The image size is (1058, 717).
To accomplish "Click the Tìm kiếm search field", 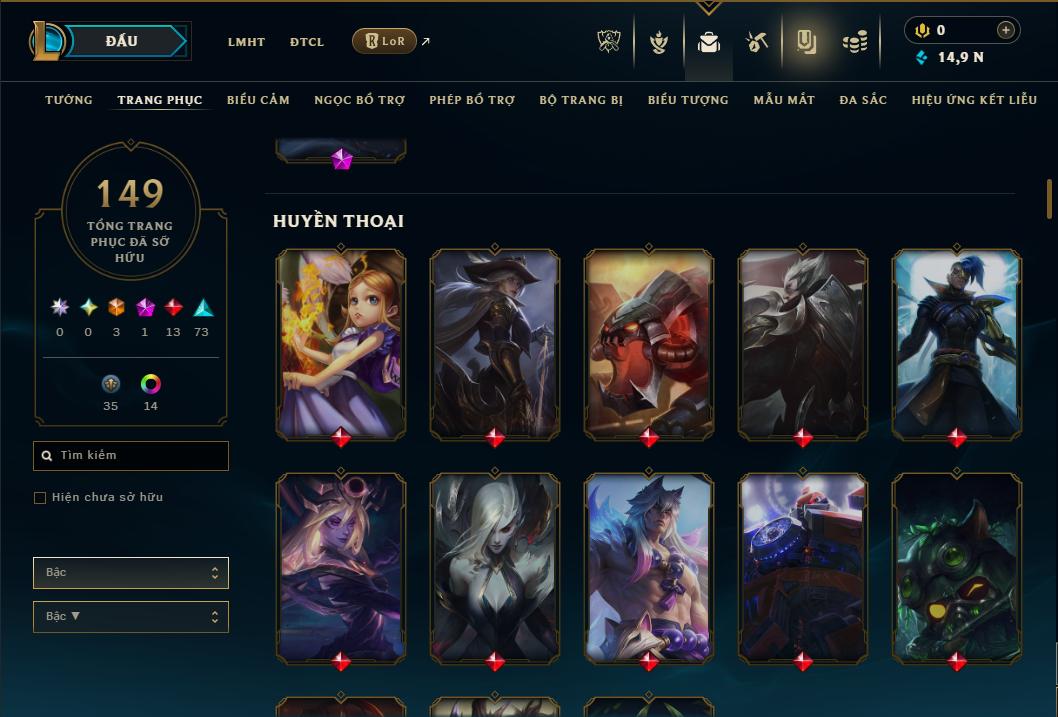I will [x=131, y=456].
